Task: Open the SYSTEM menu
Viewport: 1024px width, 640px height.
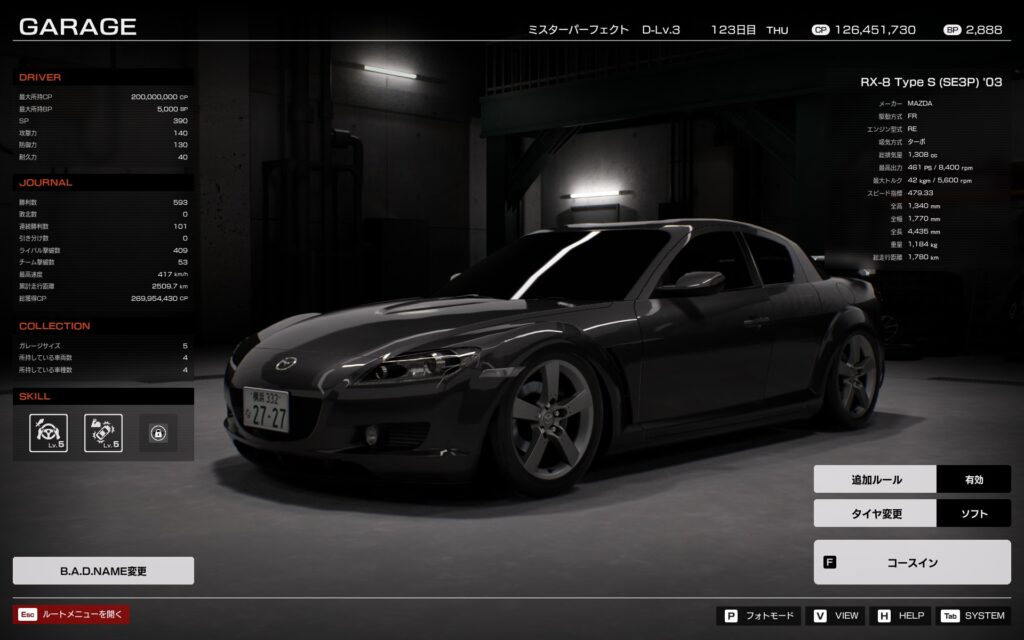Action: pyautogui.click(x=973, y=616)
